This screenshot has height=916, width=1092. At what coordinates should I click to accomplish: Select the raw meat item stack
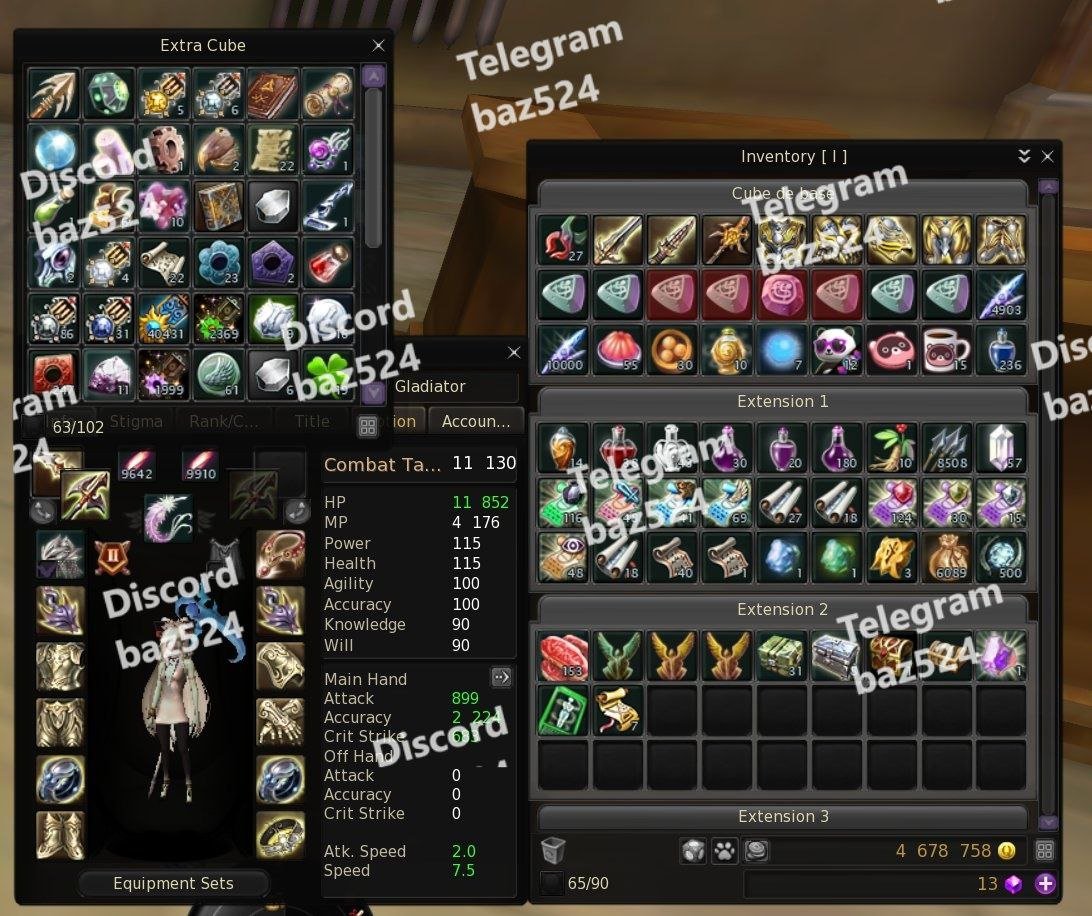click(563, 655)
